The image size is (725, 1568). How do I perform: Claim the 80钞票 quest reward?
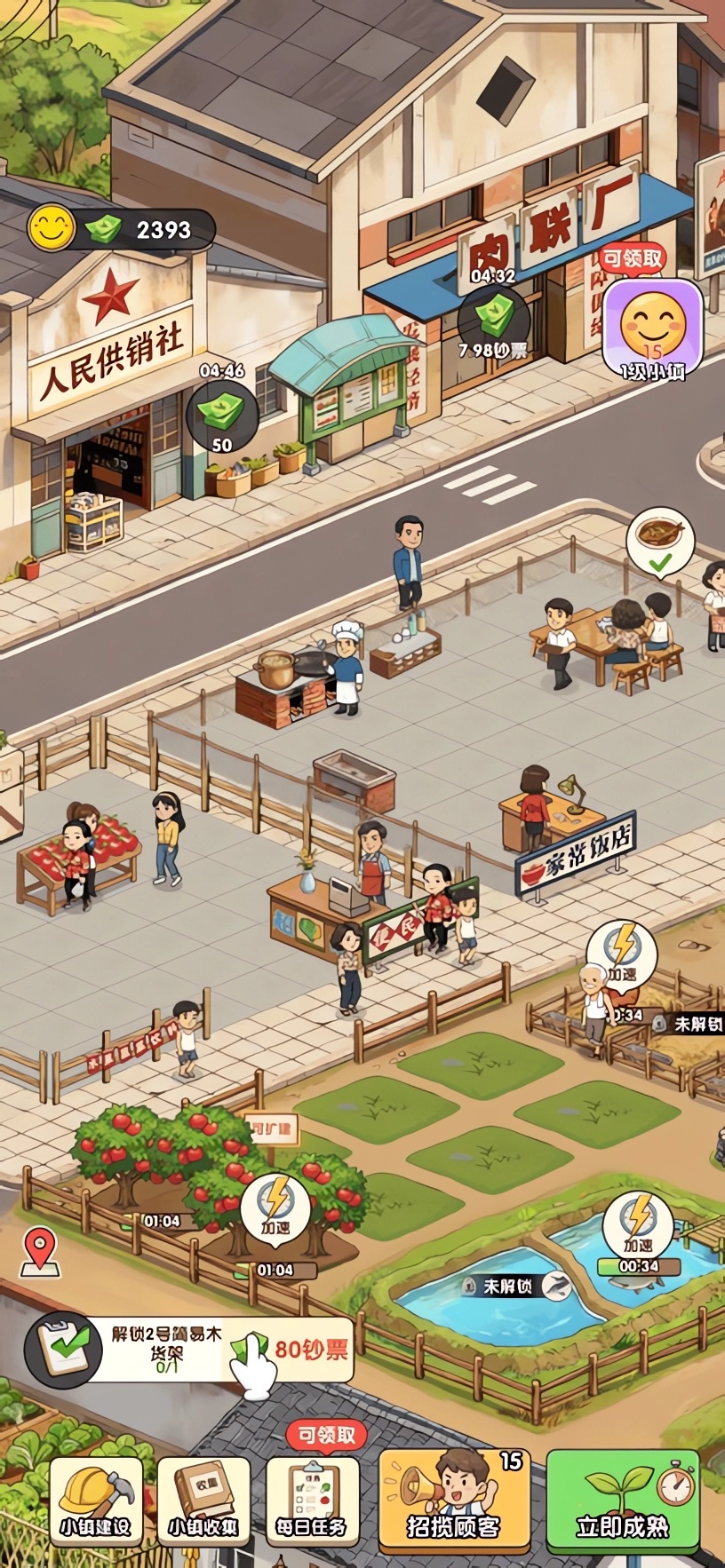coord(293,1350)
